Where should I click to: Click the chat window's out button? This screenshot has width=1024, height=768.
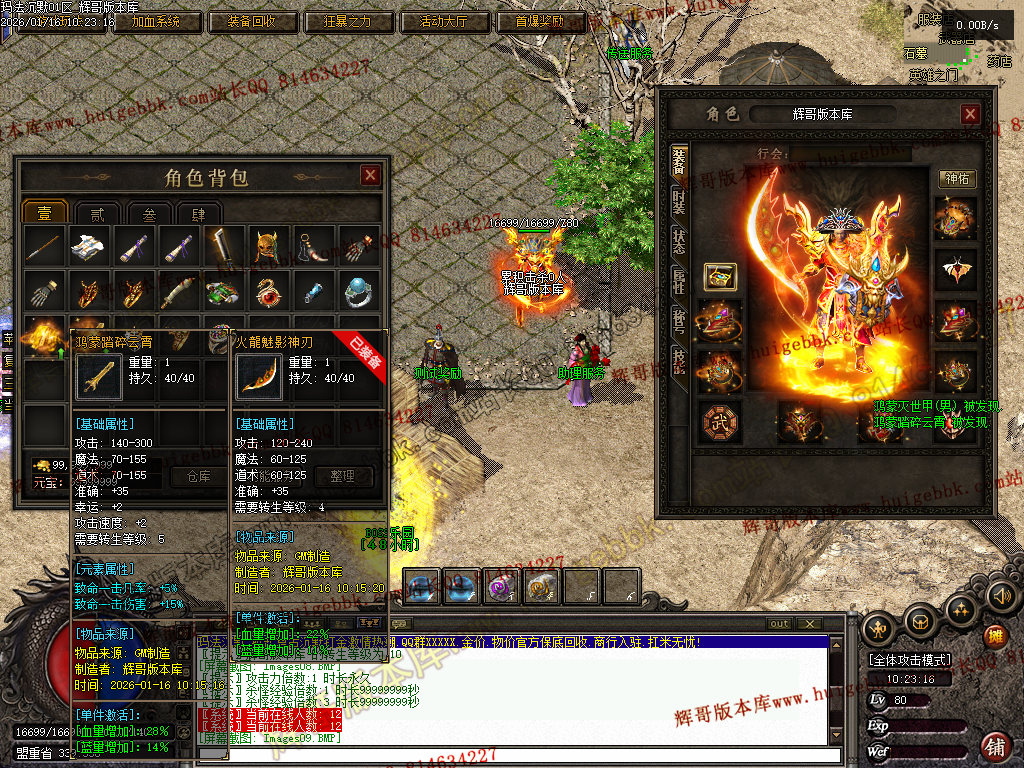coord(779,624)
